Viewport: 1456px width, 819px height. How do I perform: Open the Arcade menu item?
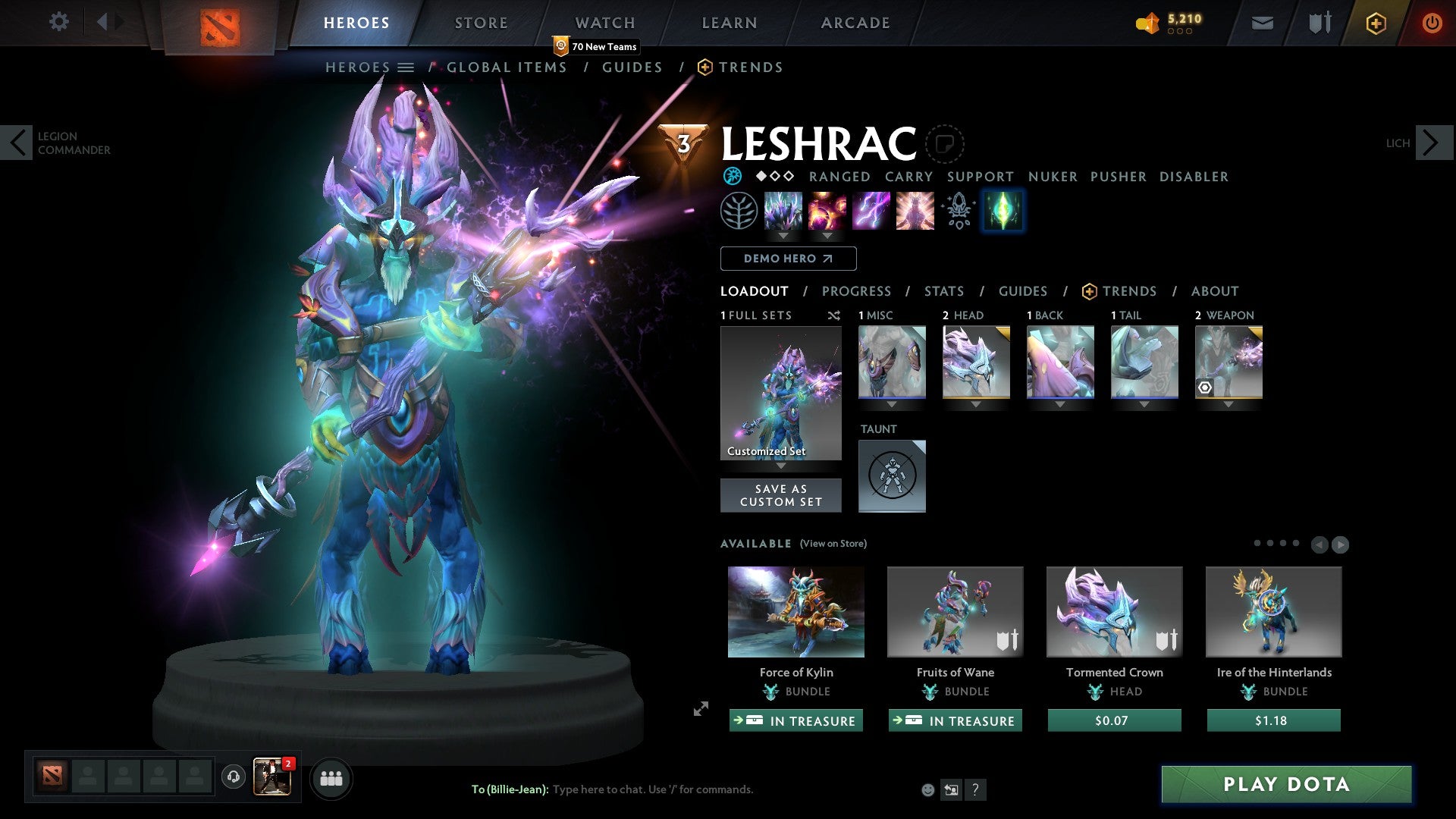(x=855, y=22)
